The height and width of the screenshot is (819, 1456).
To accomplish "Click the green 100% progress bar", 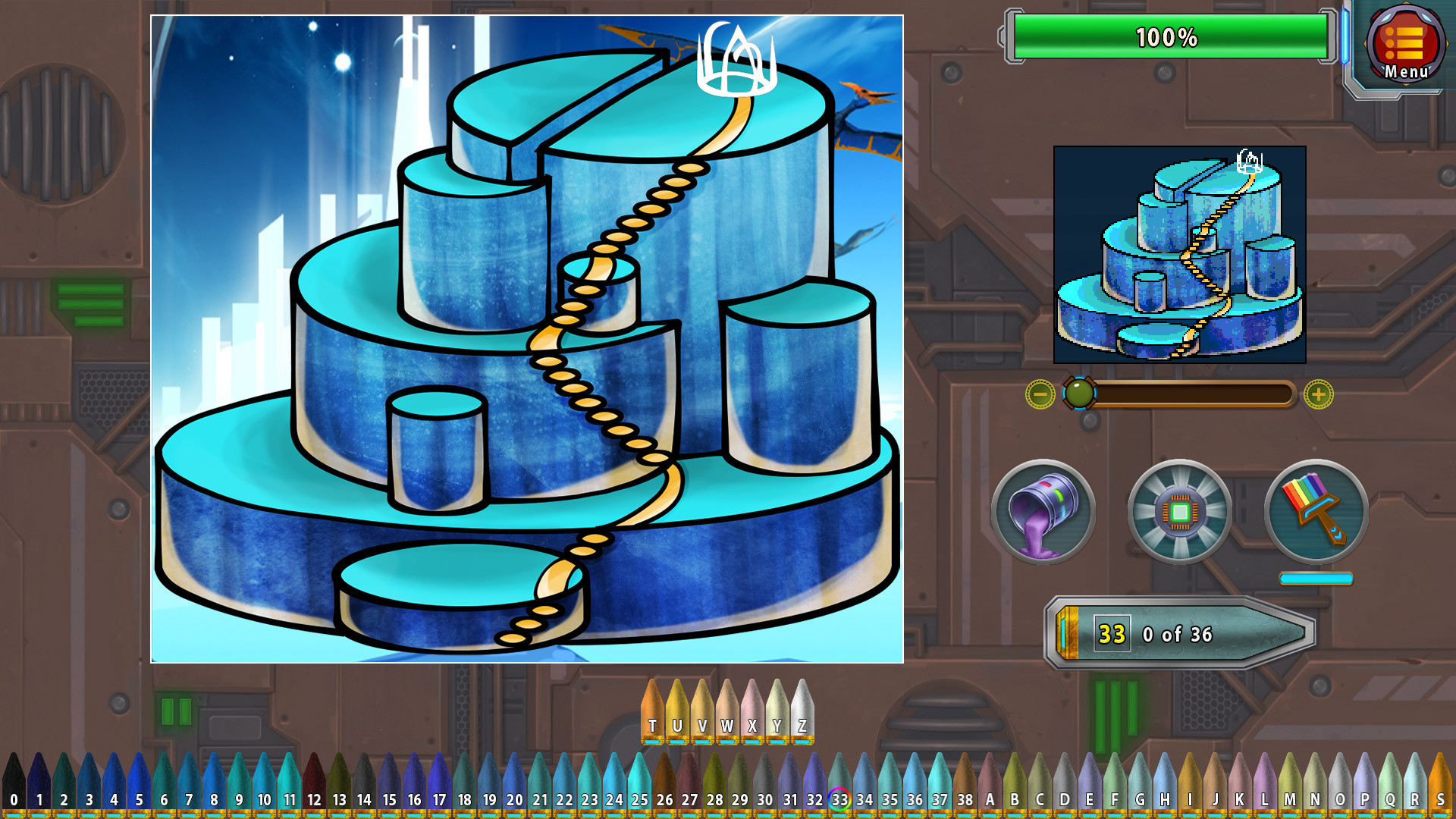I will [x=1168, y=34].
